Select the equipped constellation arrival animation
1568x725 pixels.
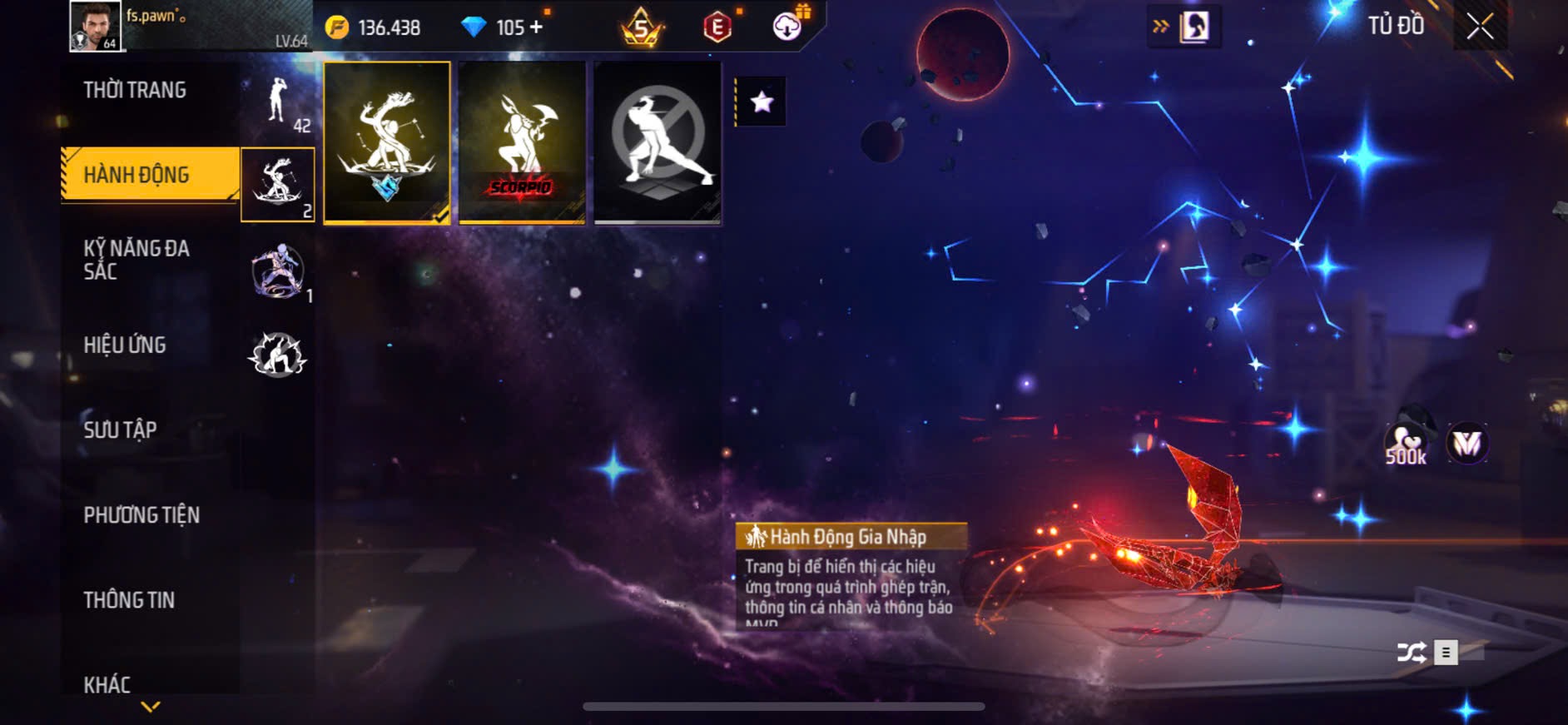coord(387,142)
